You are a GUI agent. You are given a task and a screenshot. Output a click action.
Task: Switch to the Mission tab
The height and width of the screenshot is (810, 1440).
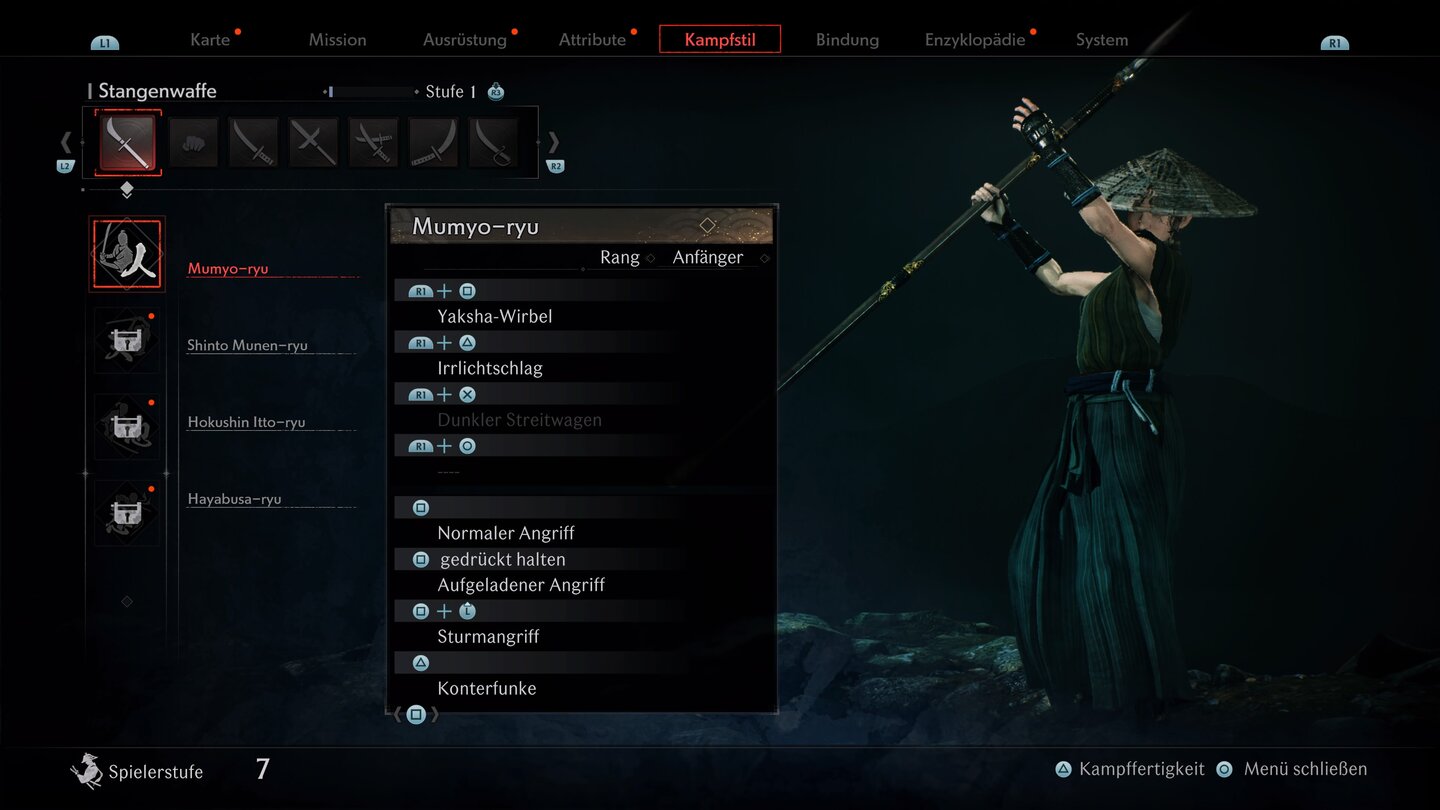(x=337, y=40)
